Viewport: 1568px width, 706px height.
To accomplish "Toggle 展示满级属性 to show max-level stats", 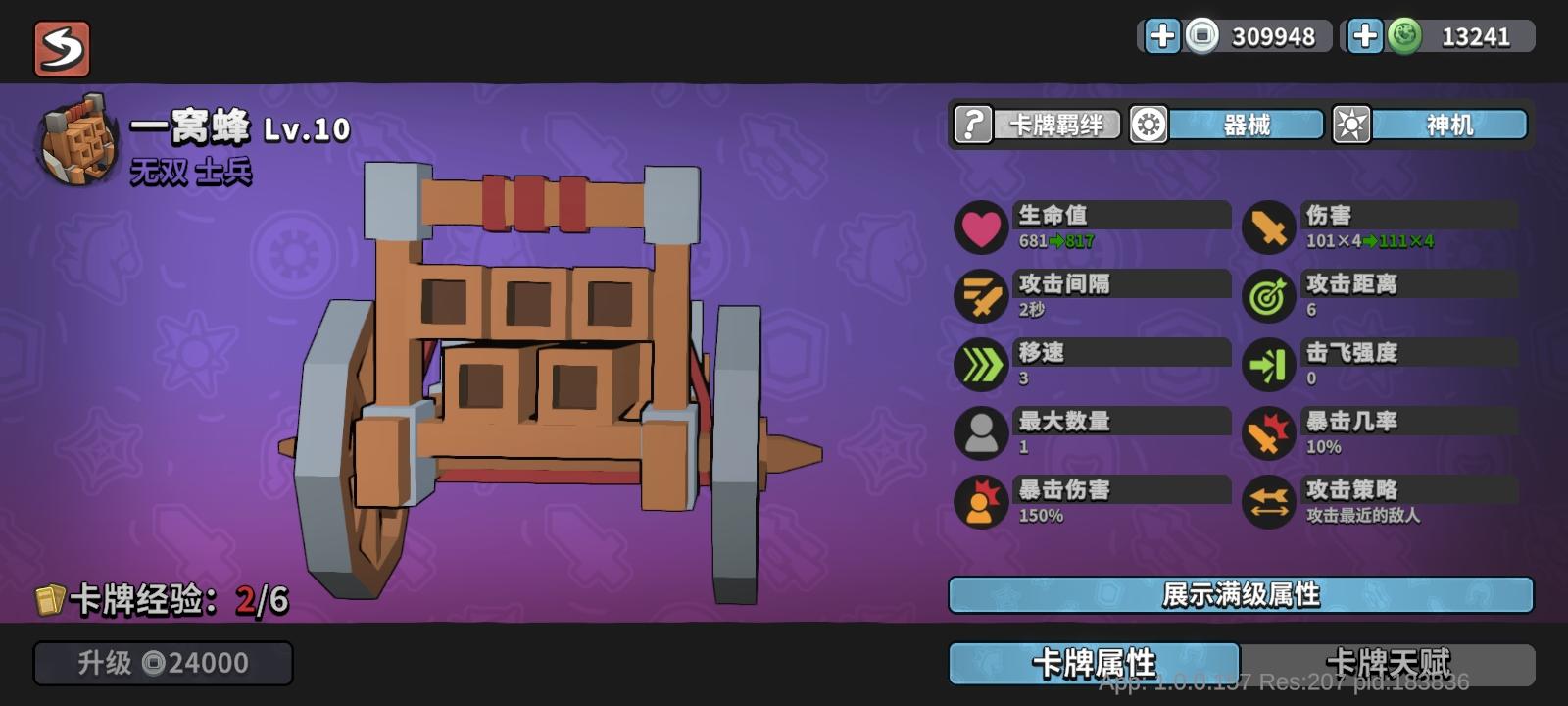I will click(1240, 594).
